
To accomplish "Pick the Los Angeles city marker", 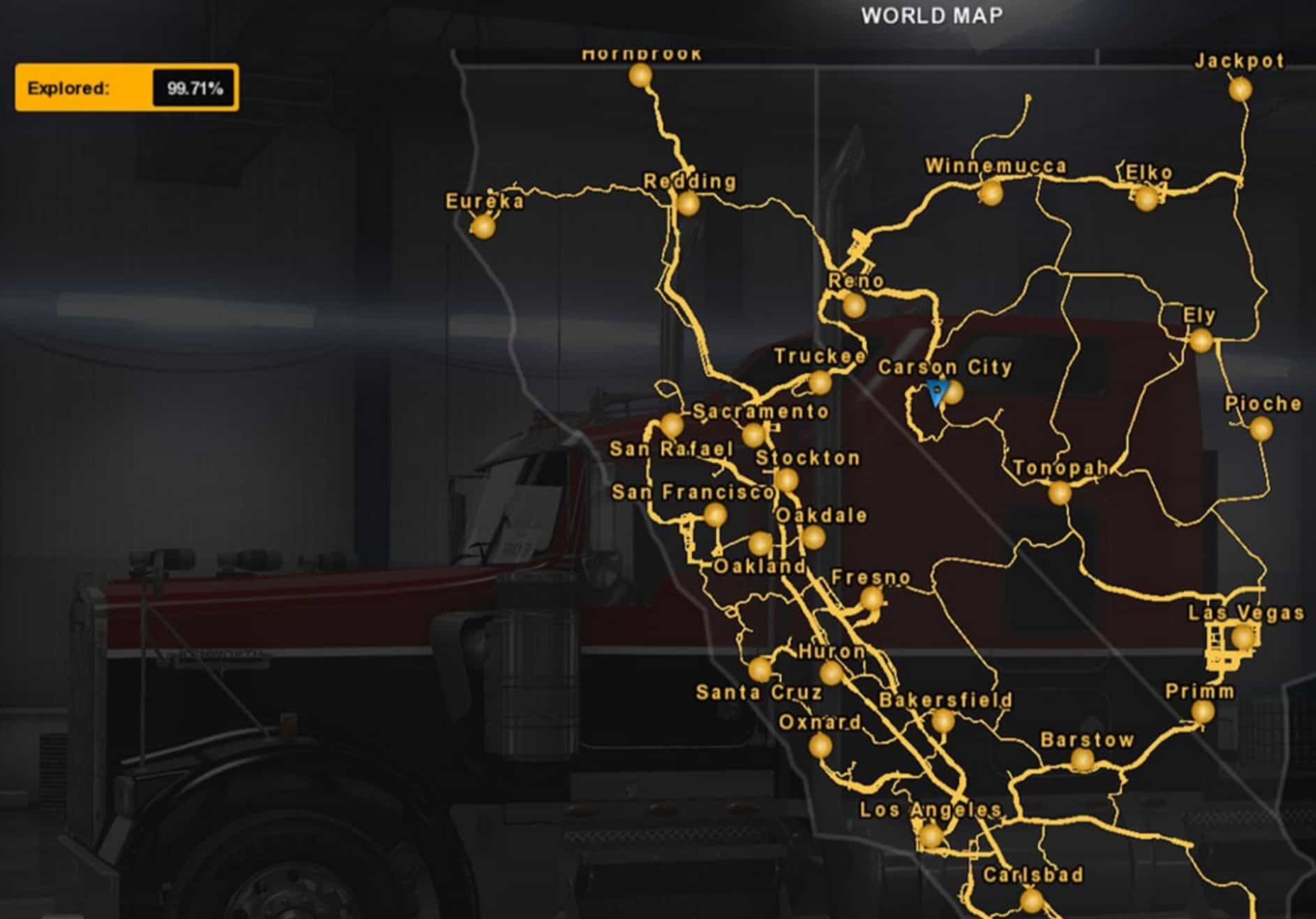I will pyautogui.click(x=931, y=835).
